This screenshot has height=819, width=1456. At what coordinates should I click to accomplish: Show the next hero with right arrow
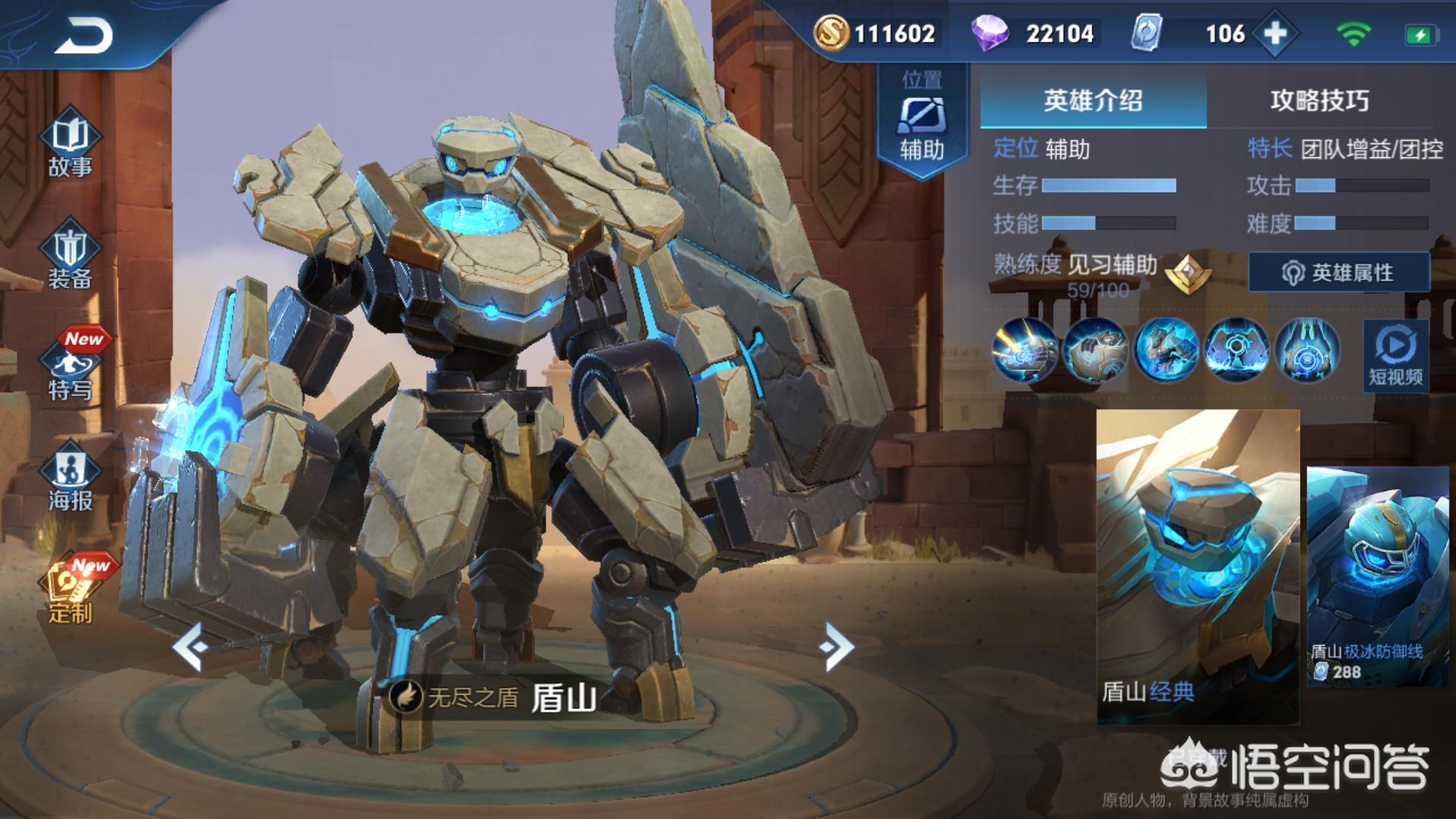coord(837,646)
